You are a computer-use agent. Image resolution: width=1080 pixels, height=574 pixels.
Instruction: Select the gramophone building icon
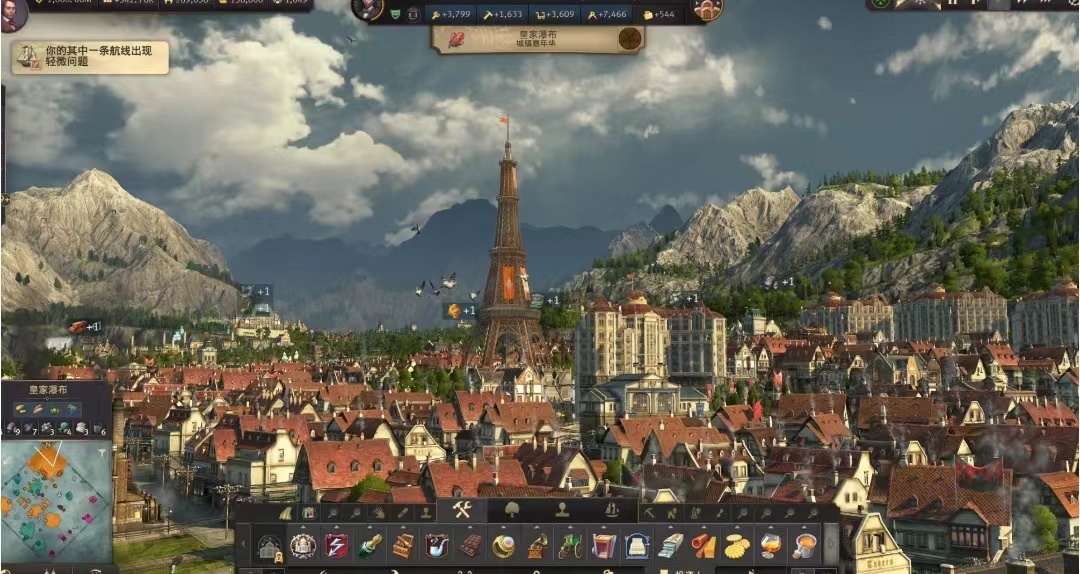tap(537, 546)
